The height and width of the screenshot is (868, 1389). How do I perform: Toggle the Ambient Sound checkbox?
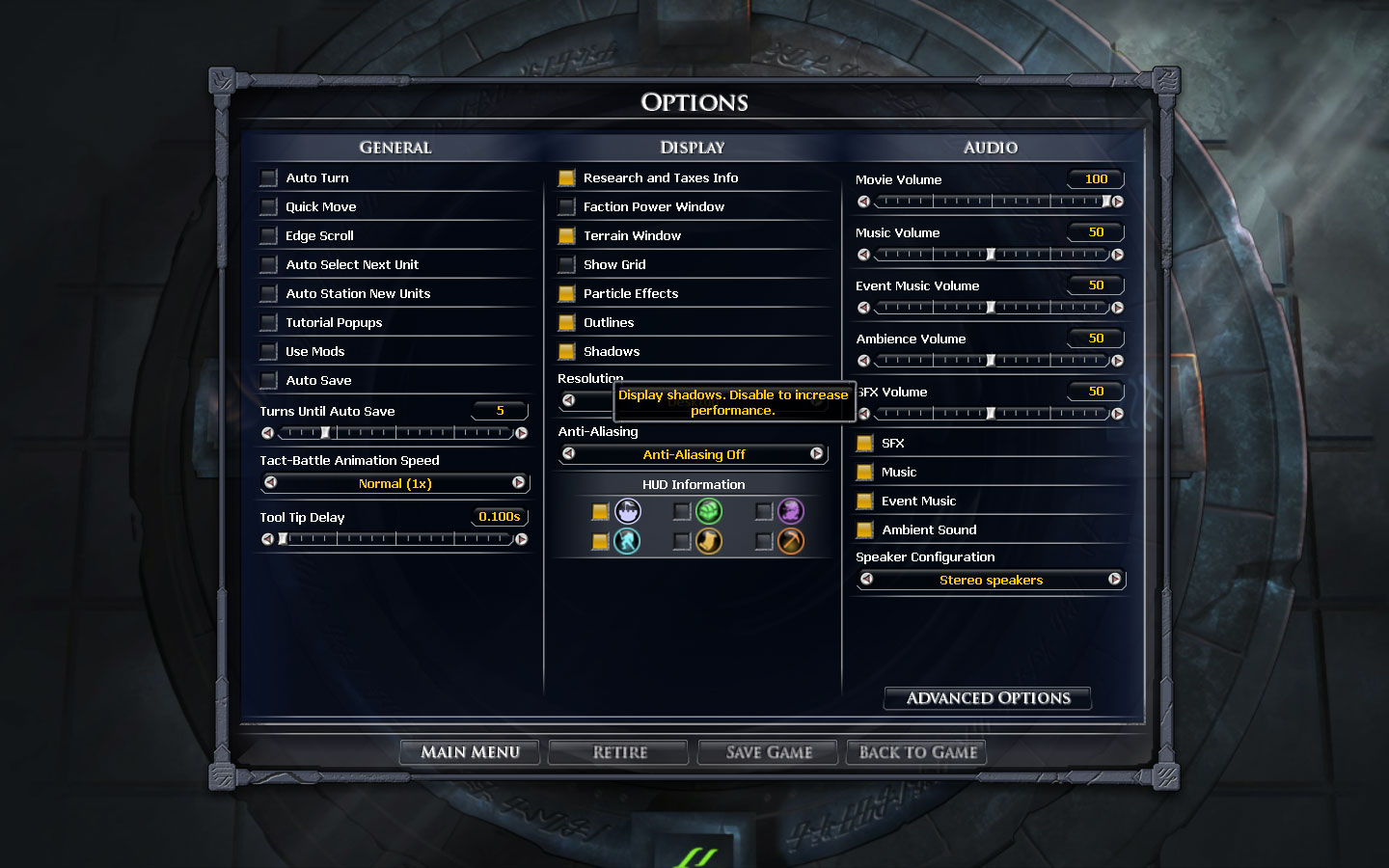[865, 530]
